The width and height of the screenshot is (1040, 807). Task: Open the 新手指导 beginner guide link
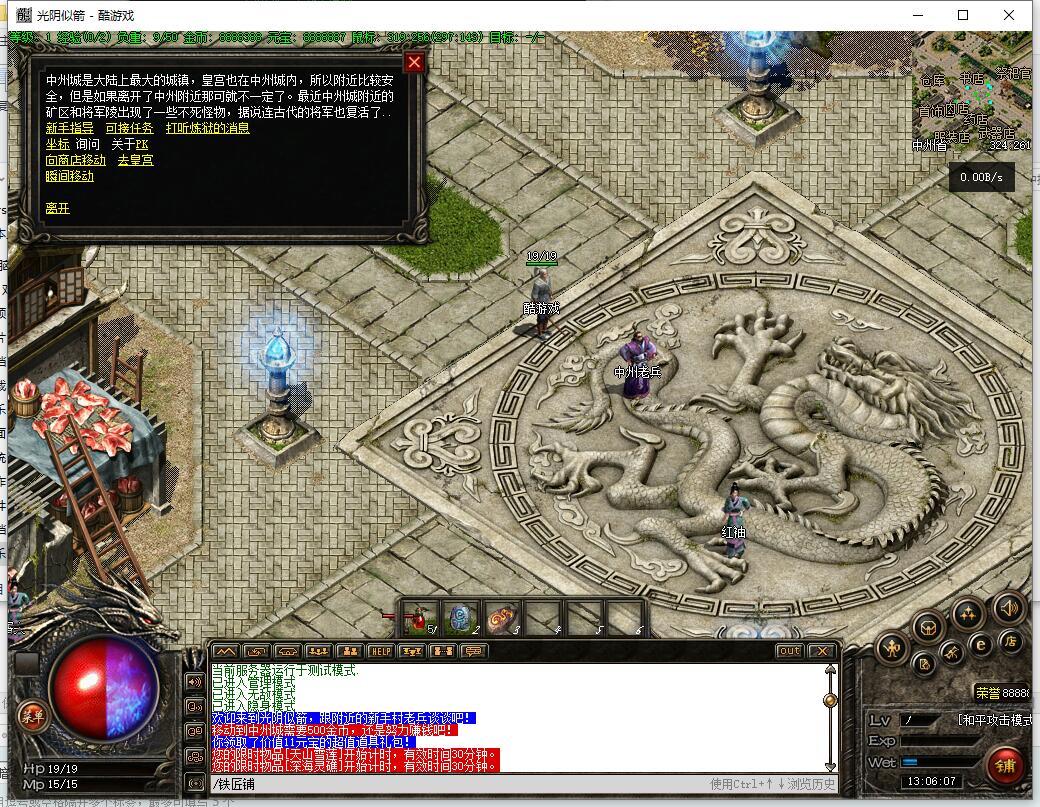pos(70,128)
